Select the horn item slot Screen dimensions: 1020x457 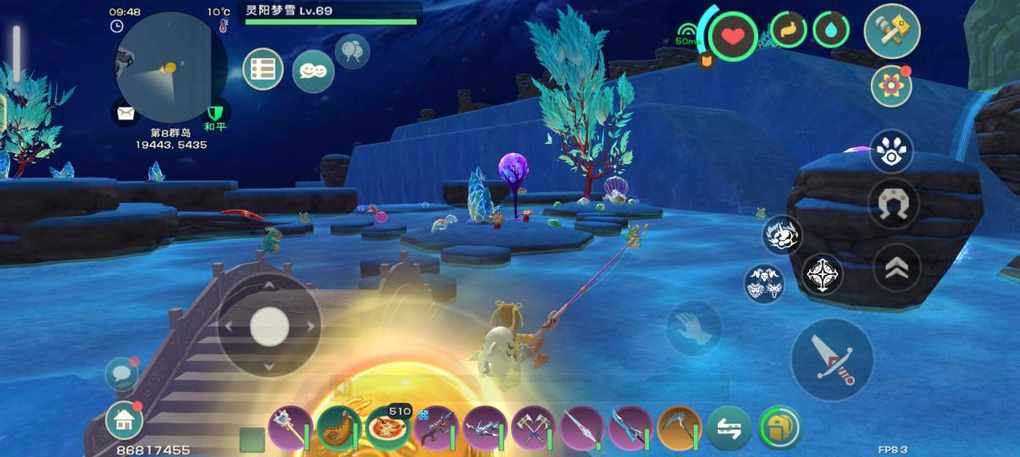point(337,428)
